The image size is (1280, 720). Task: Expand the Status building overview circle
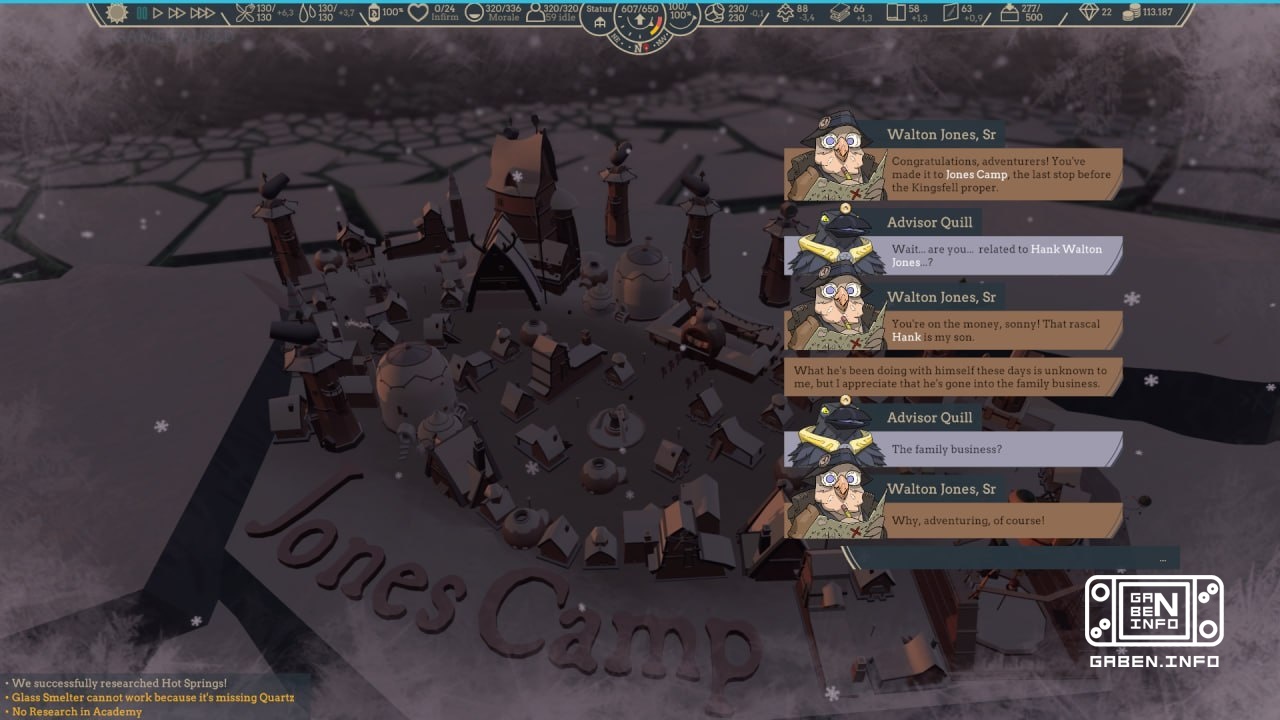600,15
